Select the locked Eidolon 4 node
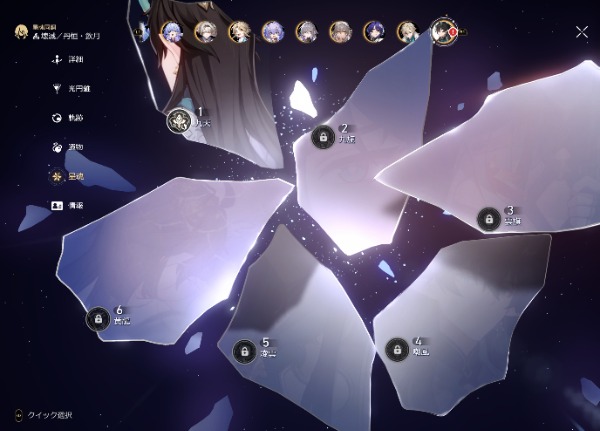This screenshot has height=431, width=600. (x=397, y=349)
